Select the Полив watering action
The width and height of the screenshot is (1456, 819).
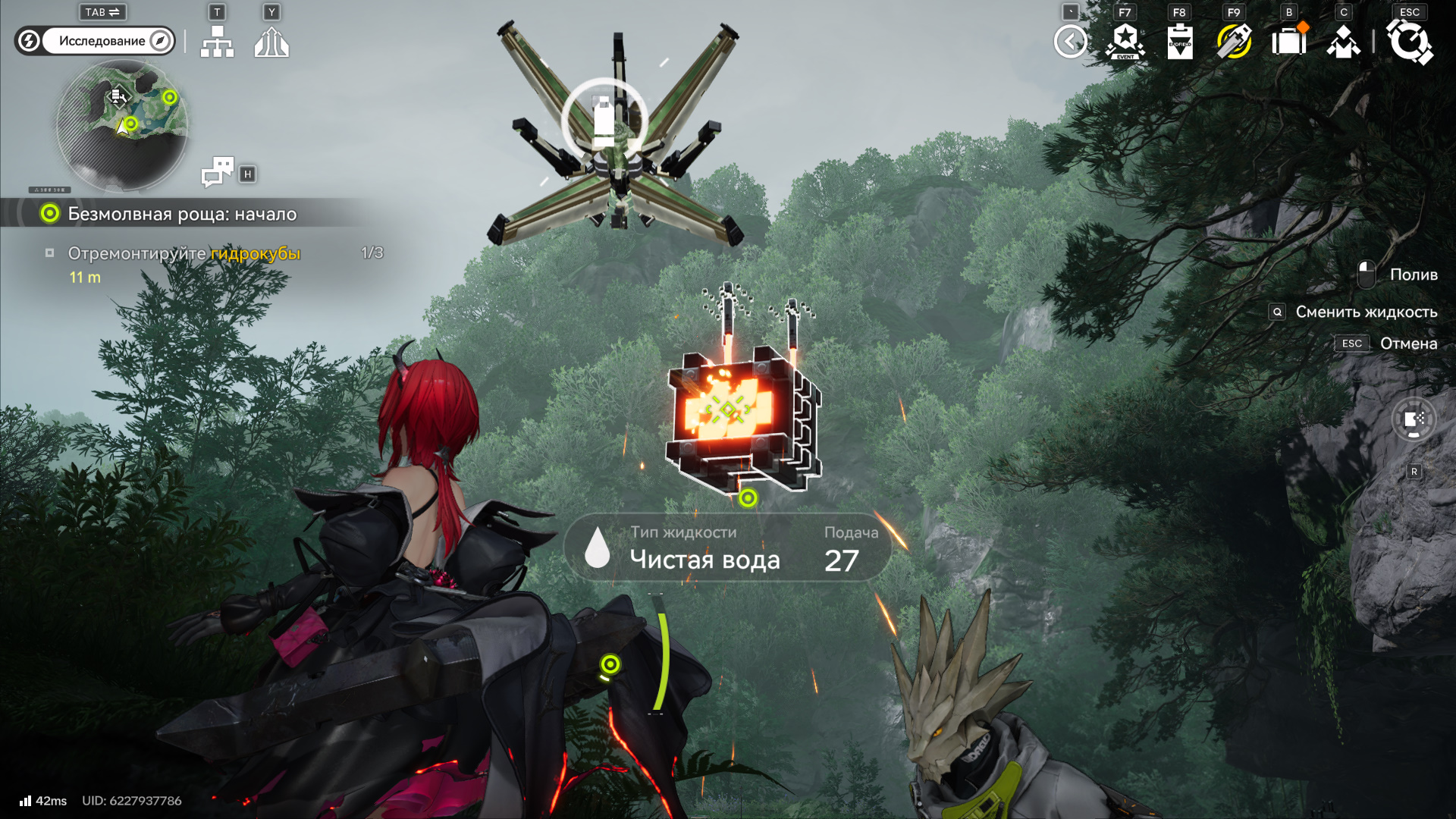pos(1413,275)
